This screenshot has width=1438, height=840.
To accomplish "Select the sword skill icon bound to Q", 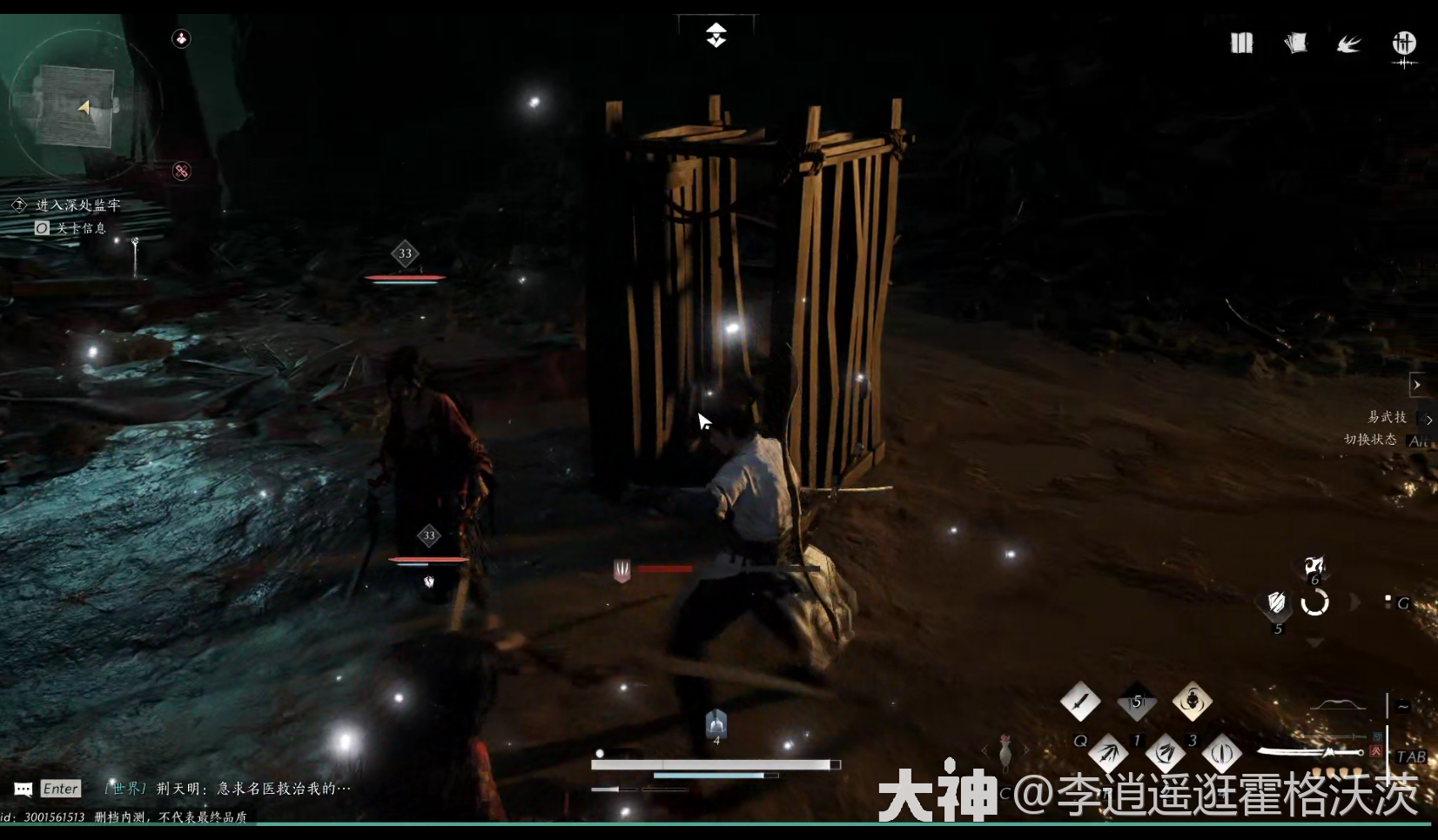I will click(1080, 699).
